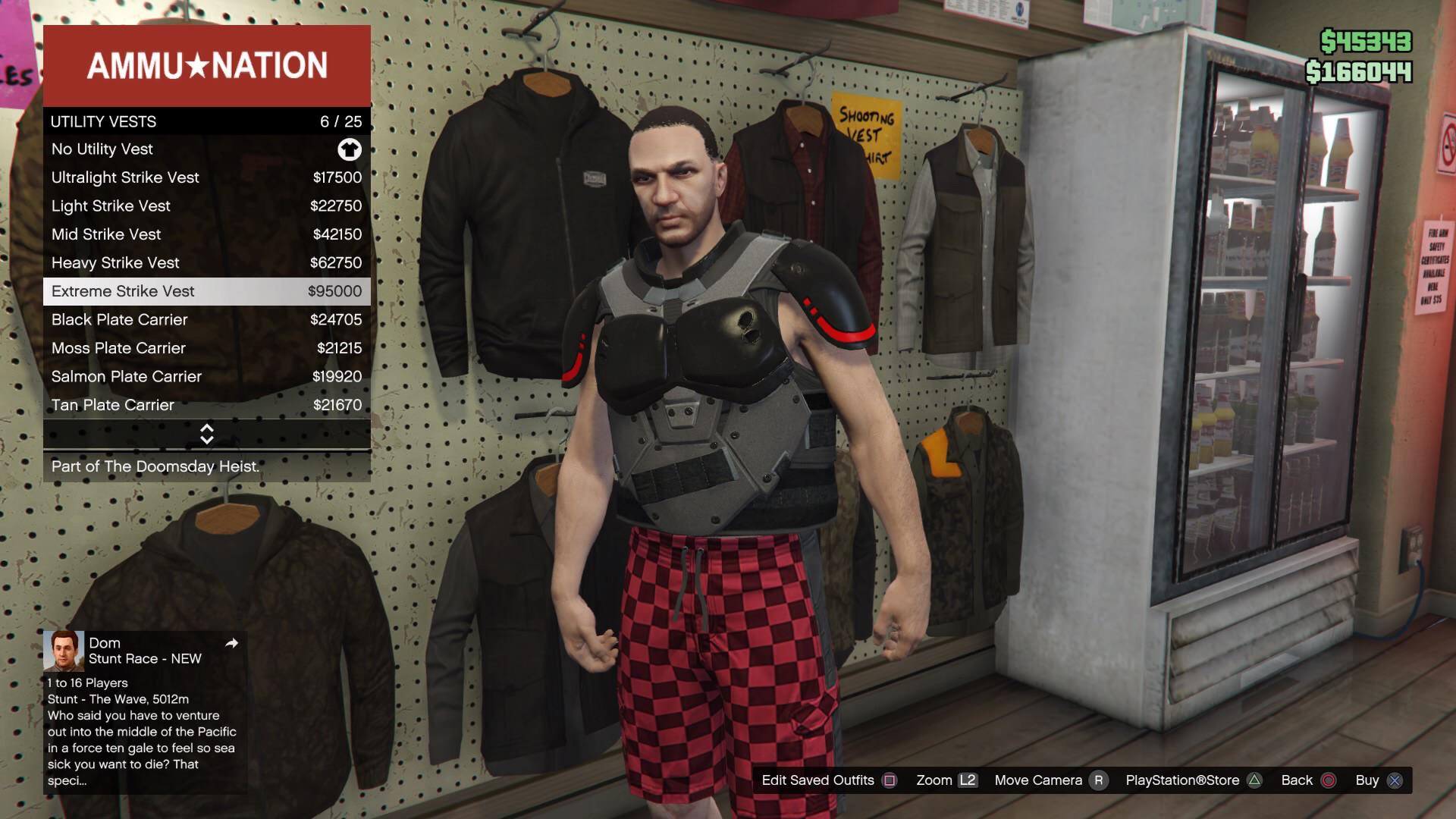The width and height of the screenshot is (1456, 819).
Task: Click the share arrow on Dom's invite card
Action: point(232,643)
